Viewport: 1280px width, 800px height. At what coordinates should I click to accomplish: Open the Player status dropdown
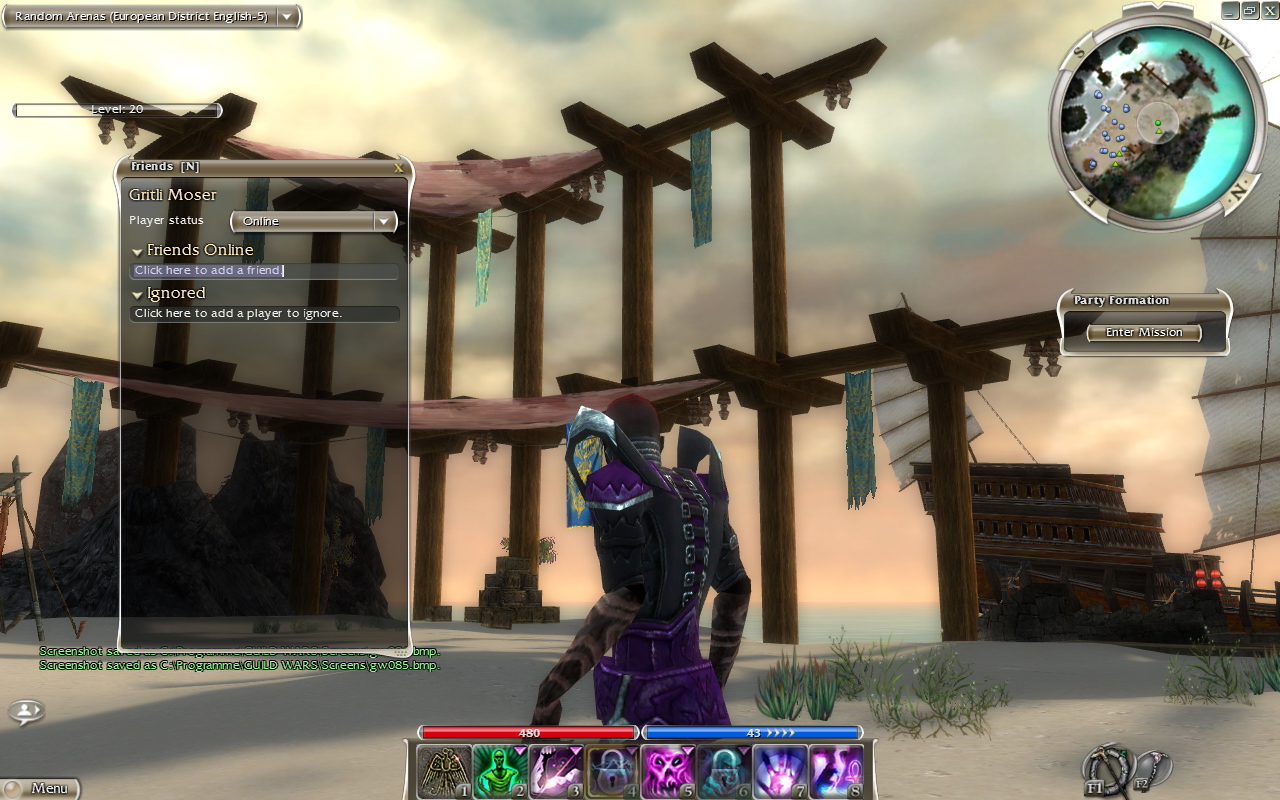[314, 221]
